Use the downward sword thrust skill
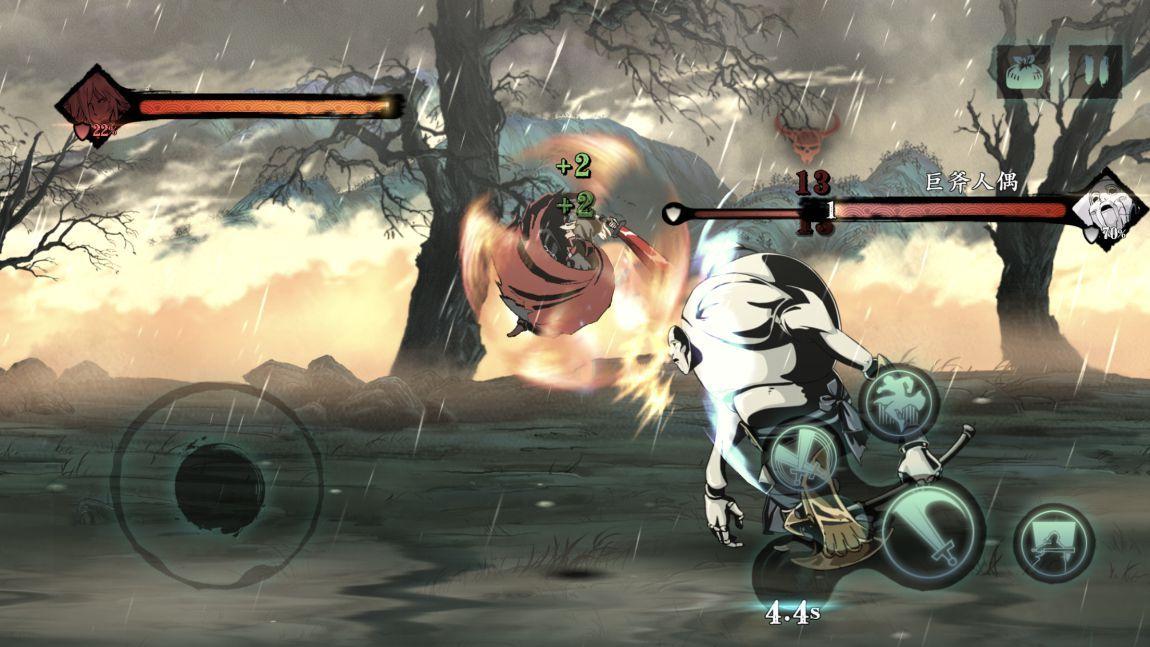The width and height of the screenshot is (1150, 647). tap(803, 458)
